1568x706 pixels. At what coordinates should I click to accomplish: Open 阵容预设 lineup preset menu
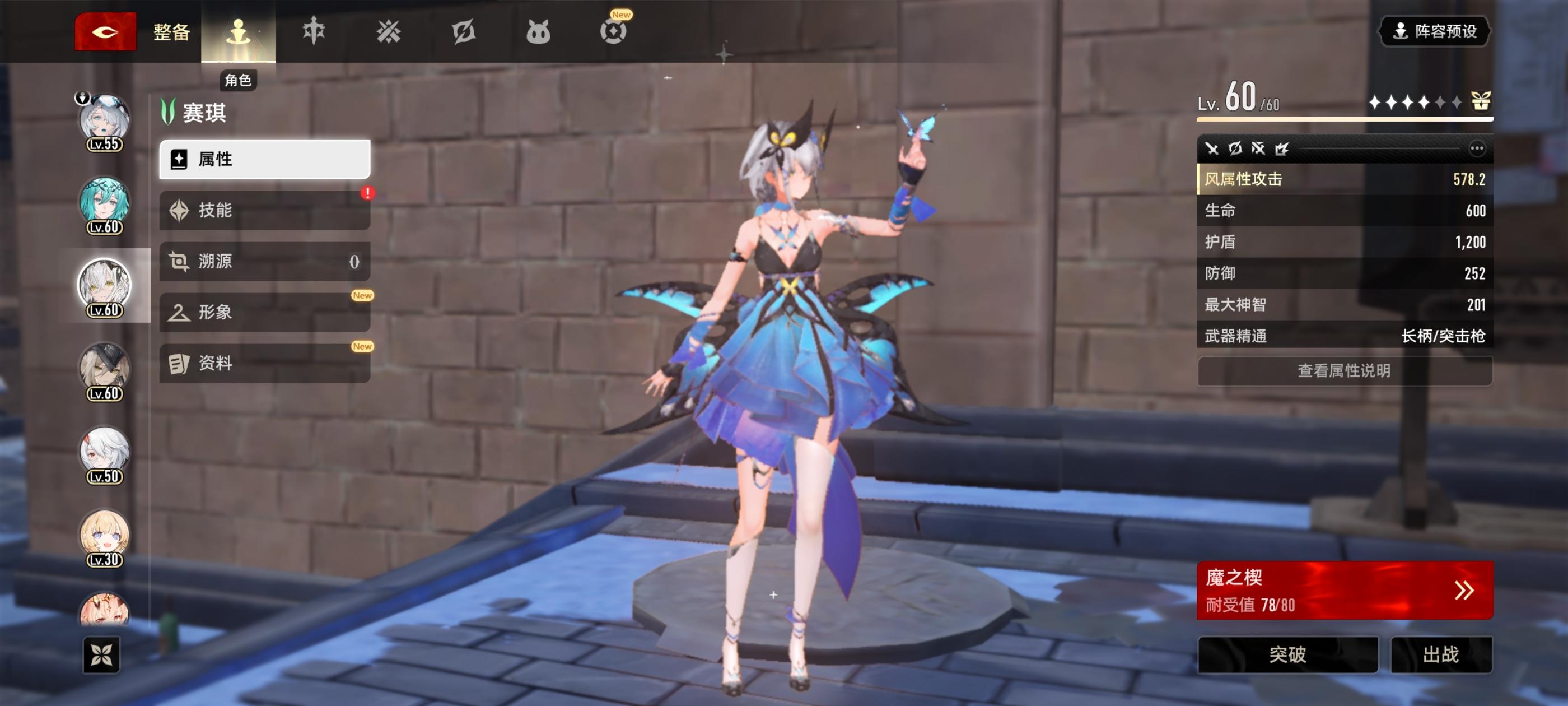pos(1434,33)
